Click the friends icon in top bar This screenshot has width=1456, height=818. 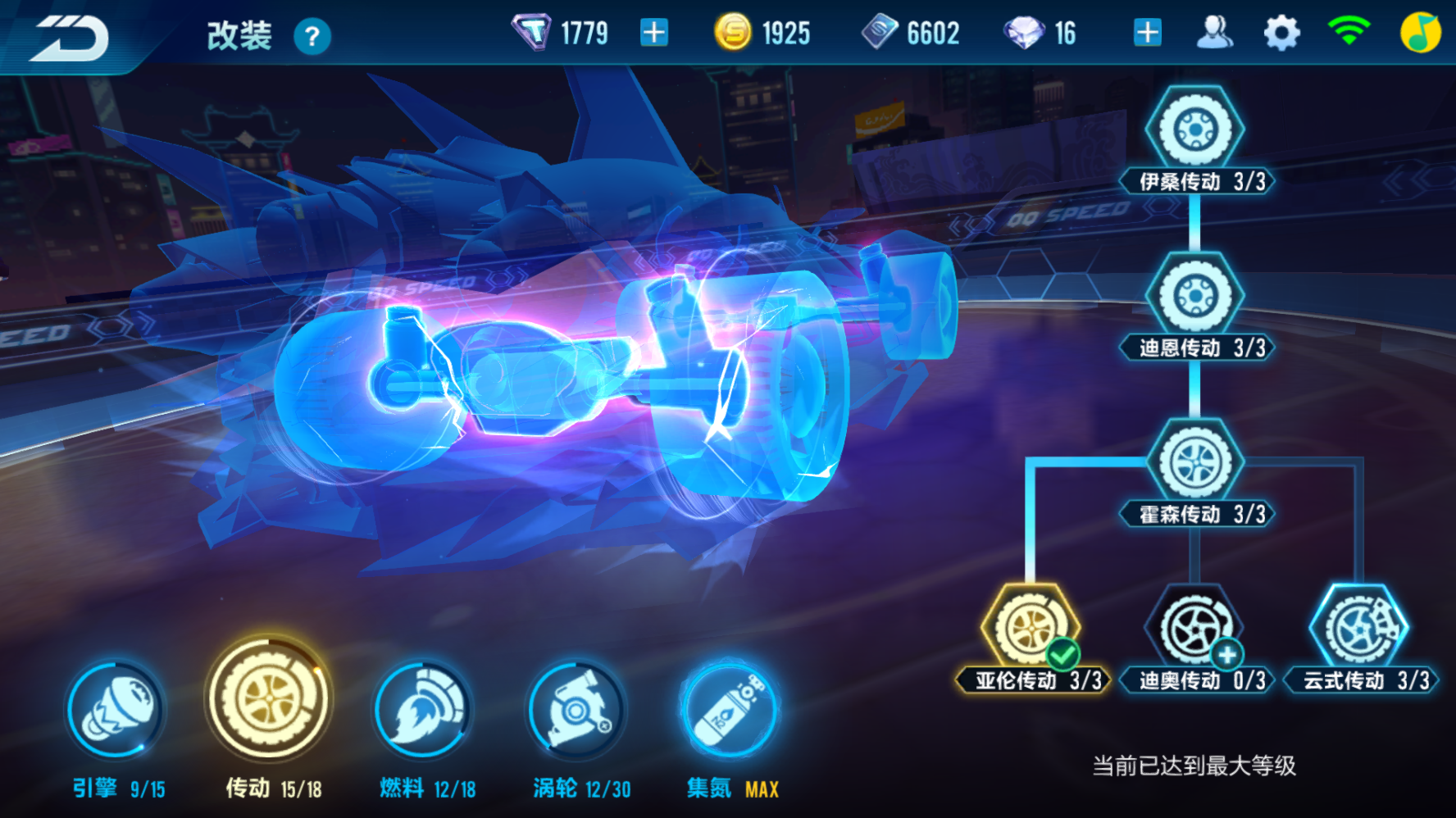pyautogui.click(x=1217, y=31)
